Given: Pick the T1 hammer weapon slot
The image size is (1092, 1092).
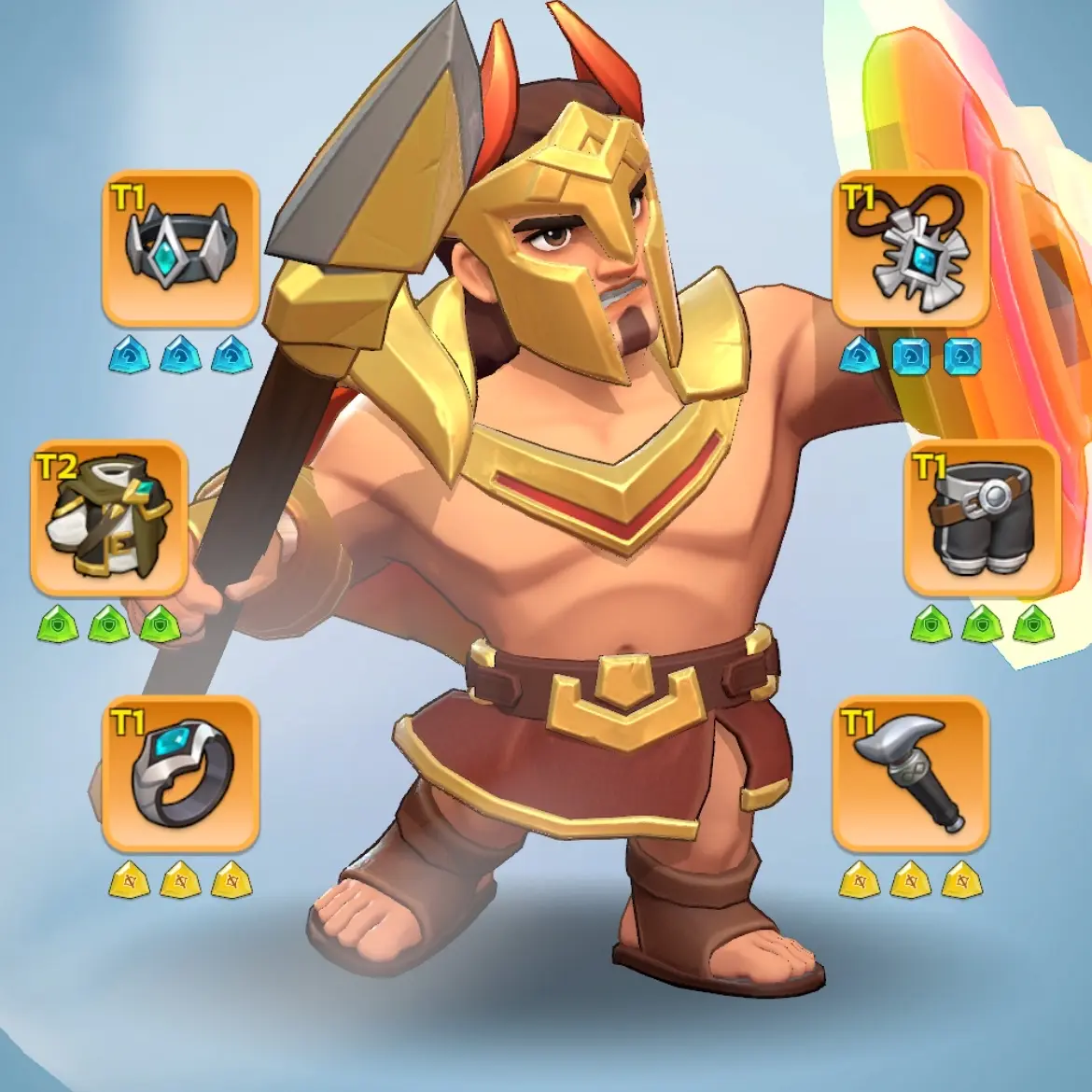Looking at the screenshot, I should [x=910, y=774].
